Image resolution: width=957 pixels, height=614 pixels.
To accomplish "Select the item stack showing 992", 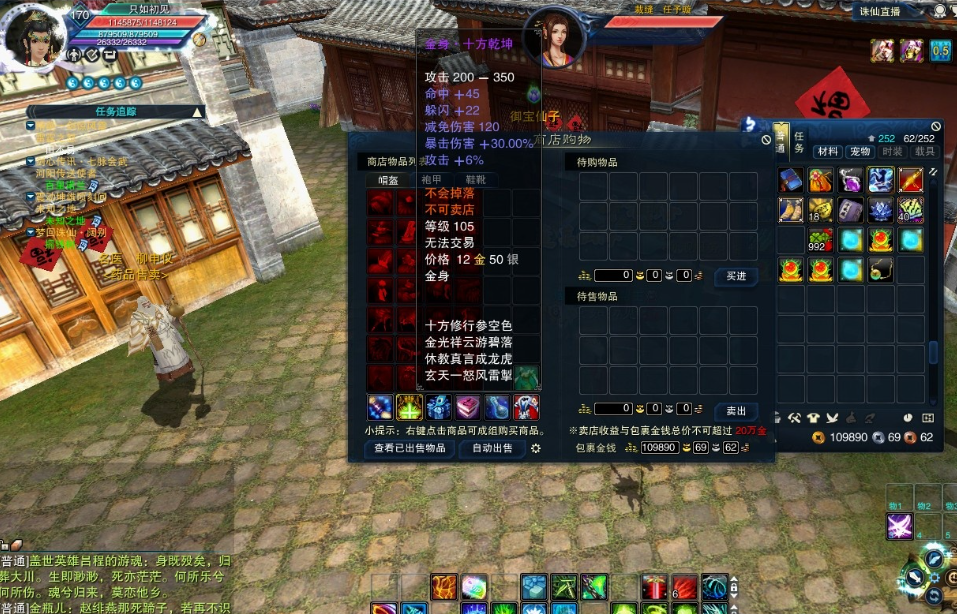I will pyautogui.click(x=820, y=240).
